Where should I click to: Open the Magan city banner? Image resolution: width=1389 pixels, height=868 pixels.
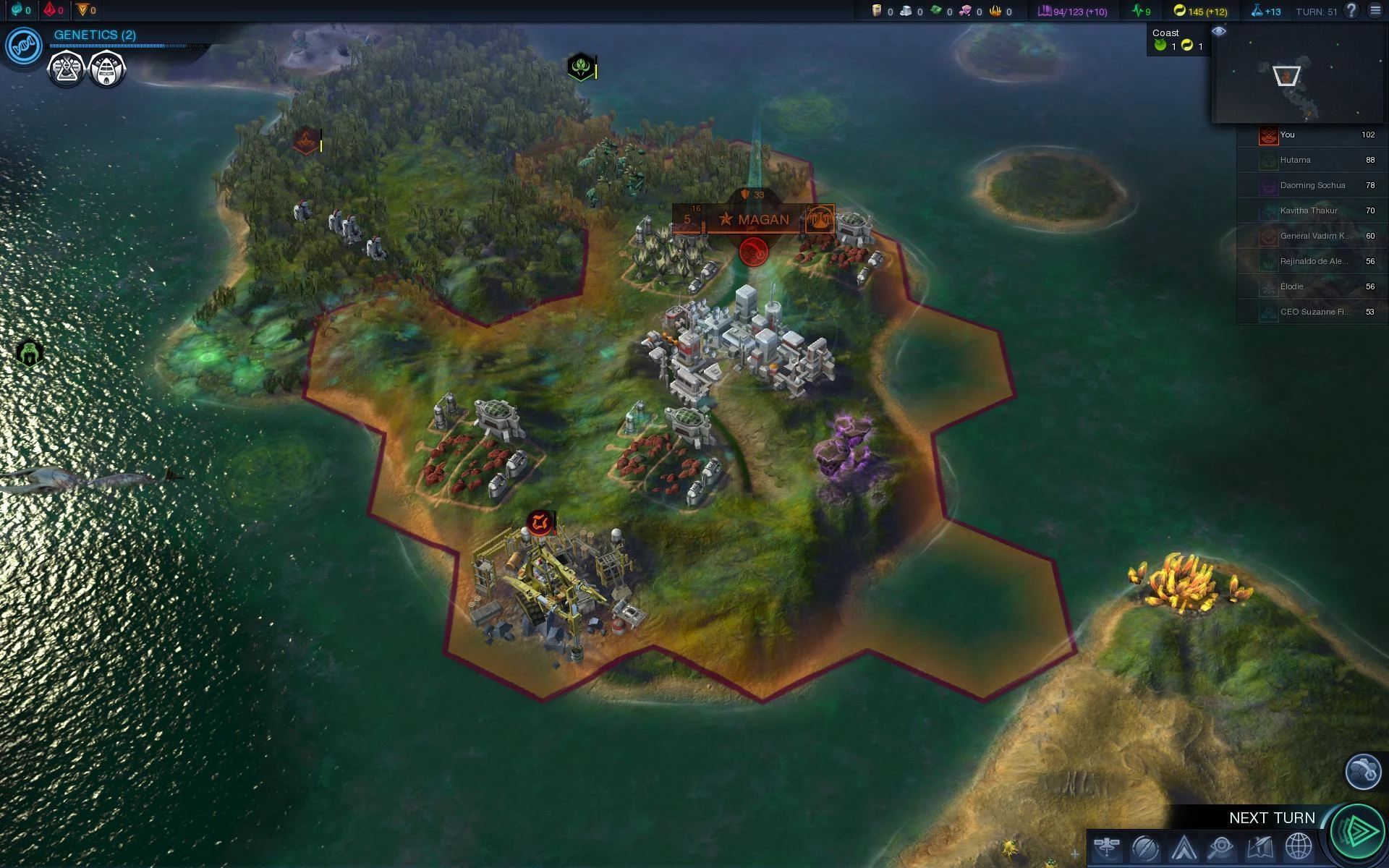754,219
